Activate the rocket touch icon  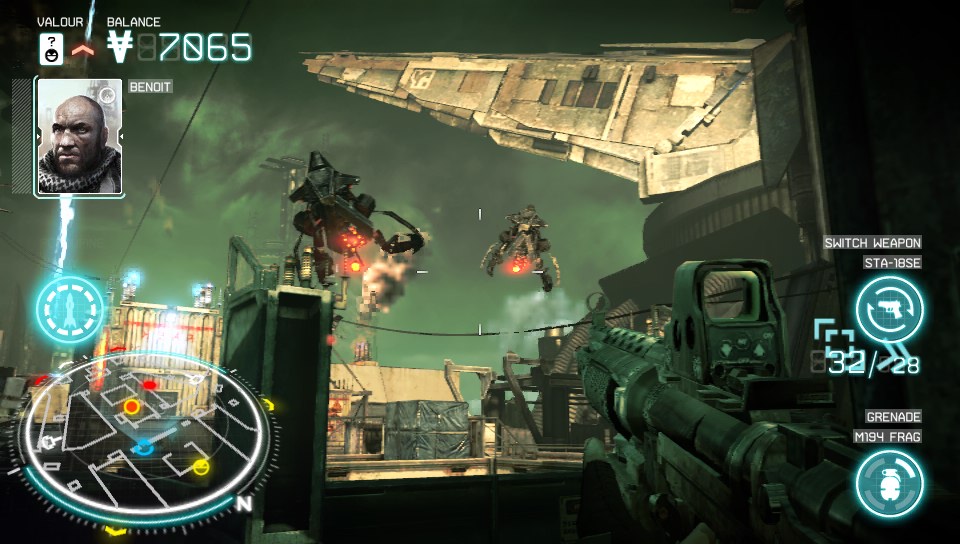point(70,309)
